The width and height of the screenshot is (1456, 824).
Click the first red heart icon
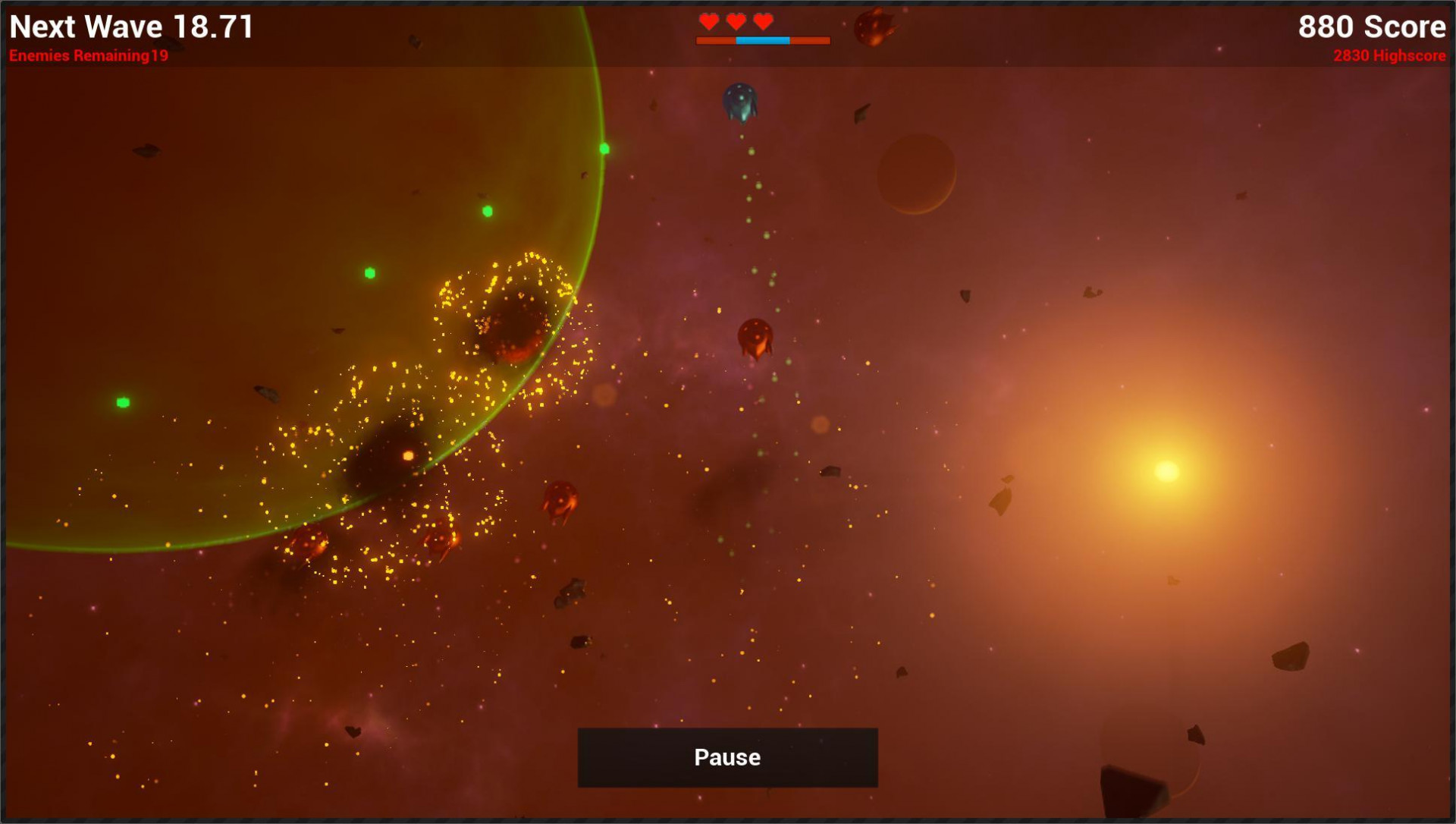pyautogui.click(x=709, y=21)
